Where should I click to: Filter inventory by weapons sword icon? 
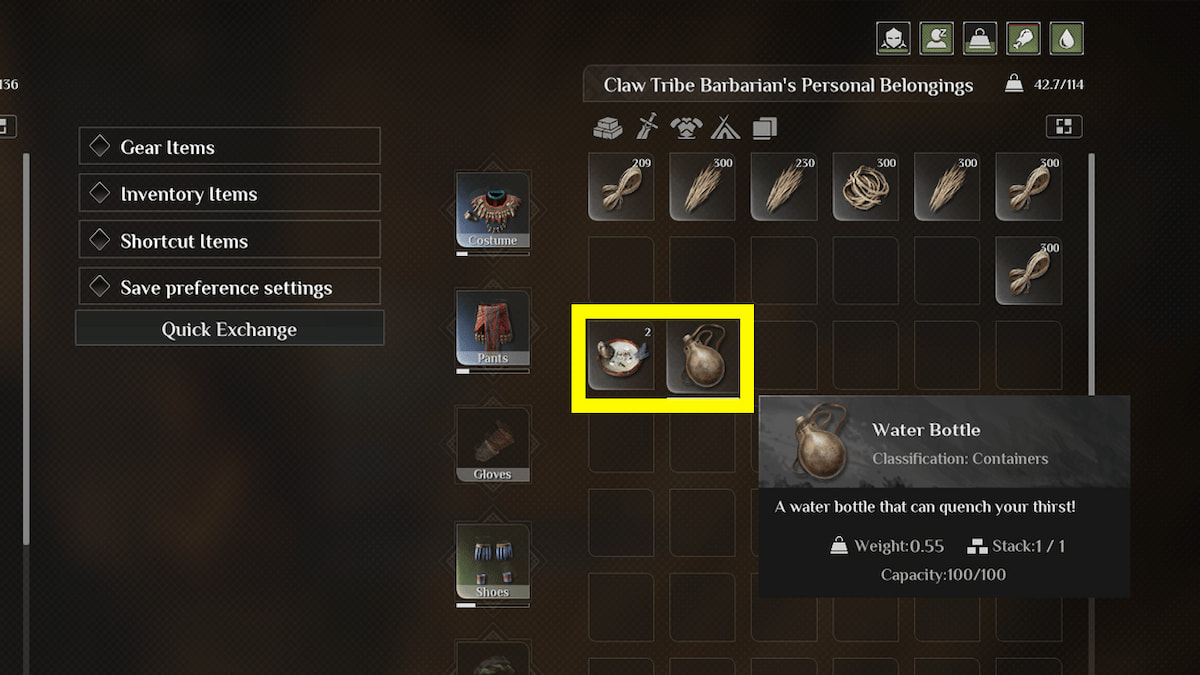(x=646, y=127)
